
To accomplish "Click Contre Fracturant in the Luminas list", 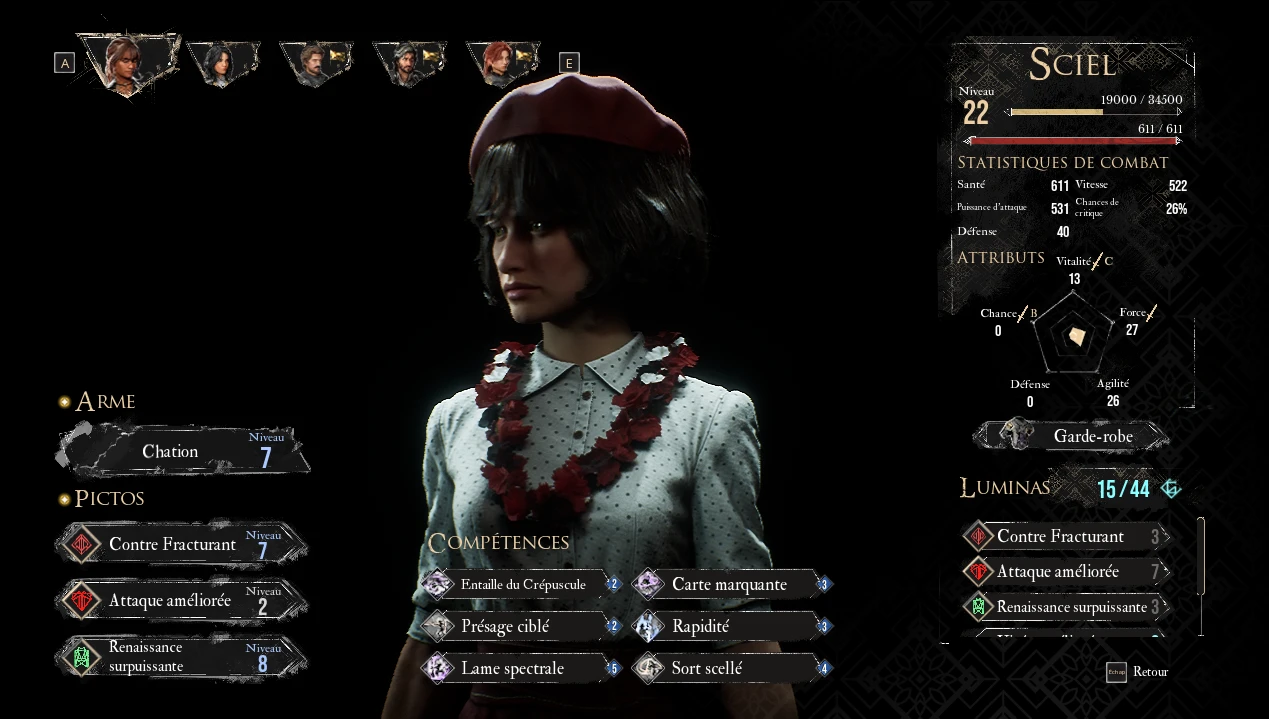I will 1066,537.
